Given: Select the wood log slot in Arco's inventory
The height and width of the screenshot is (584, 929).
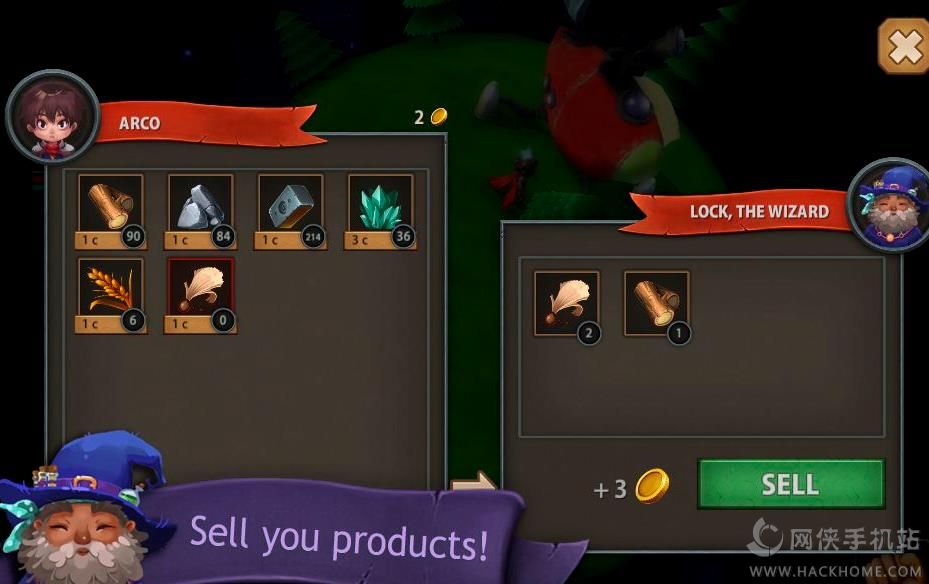Looking at the screenshot, I should (110, 206).
